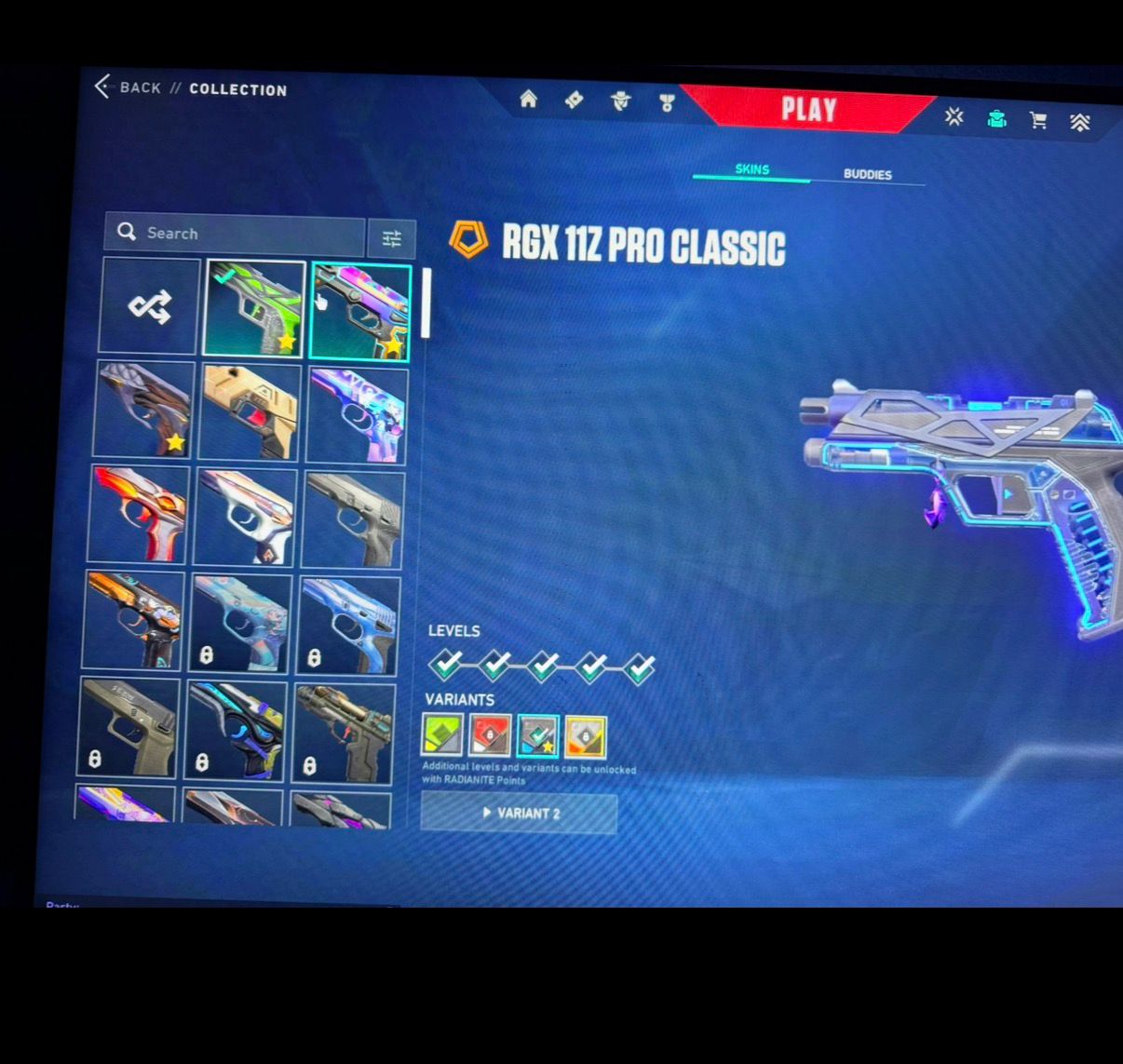Choose the green variant swatch

442,735
